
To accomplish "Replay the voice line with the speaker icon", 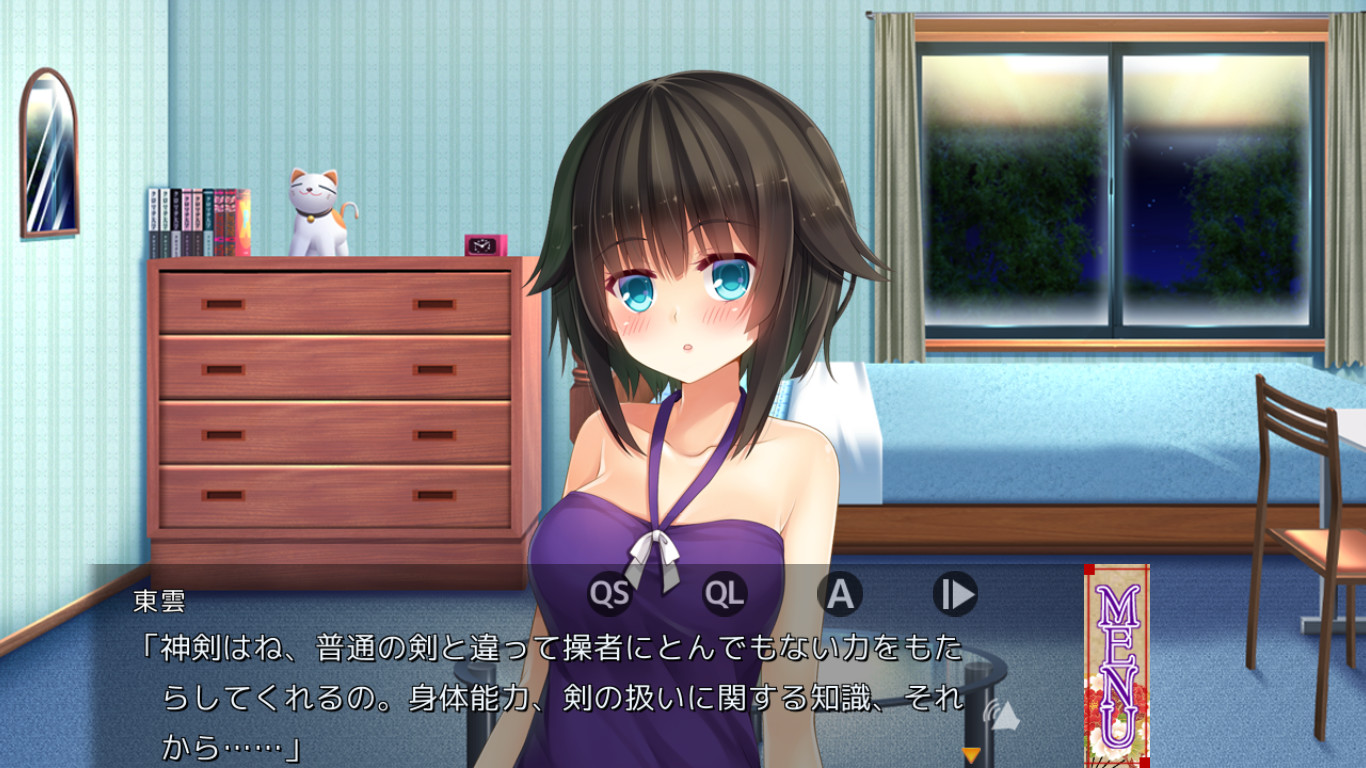I will point(1001,713).
